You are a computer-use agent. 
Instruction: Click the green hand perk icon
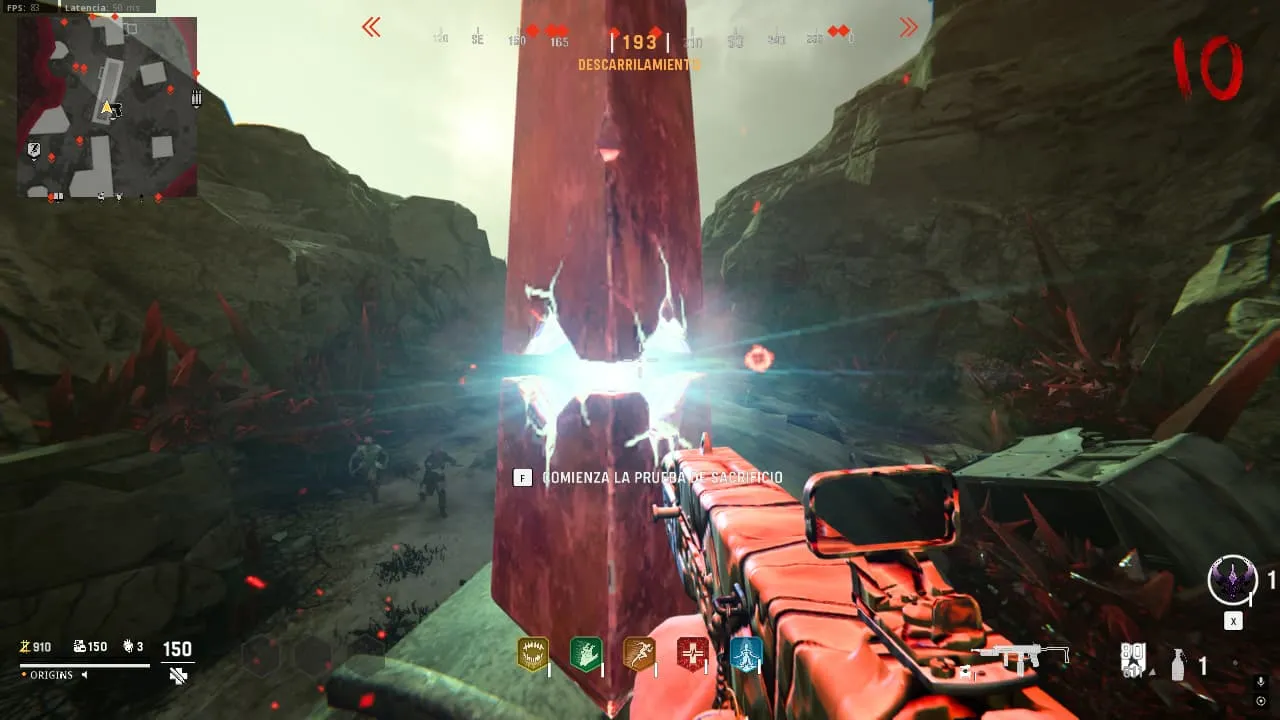point(585,654)
